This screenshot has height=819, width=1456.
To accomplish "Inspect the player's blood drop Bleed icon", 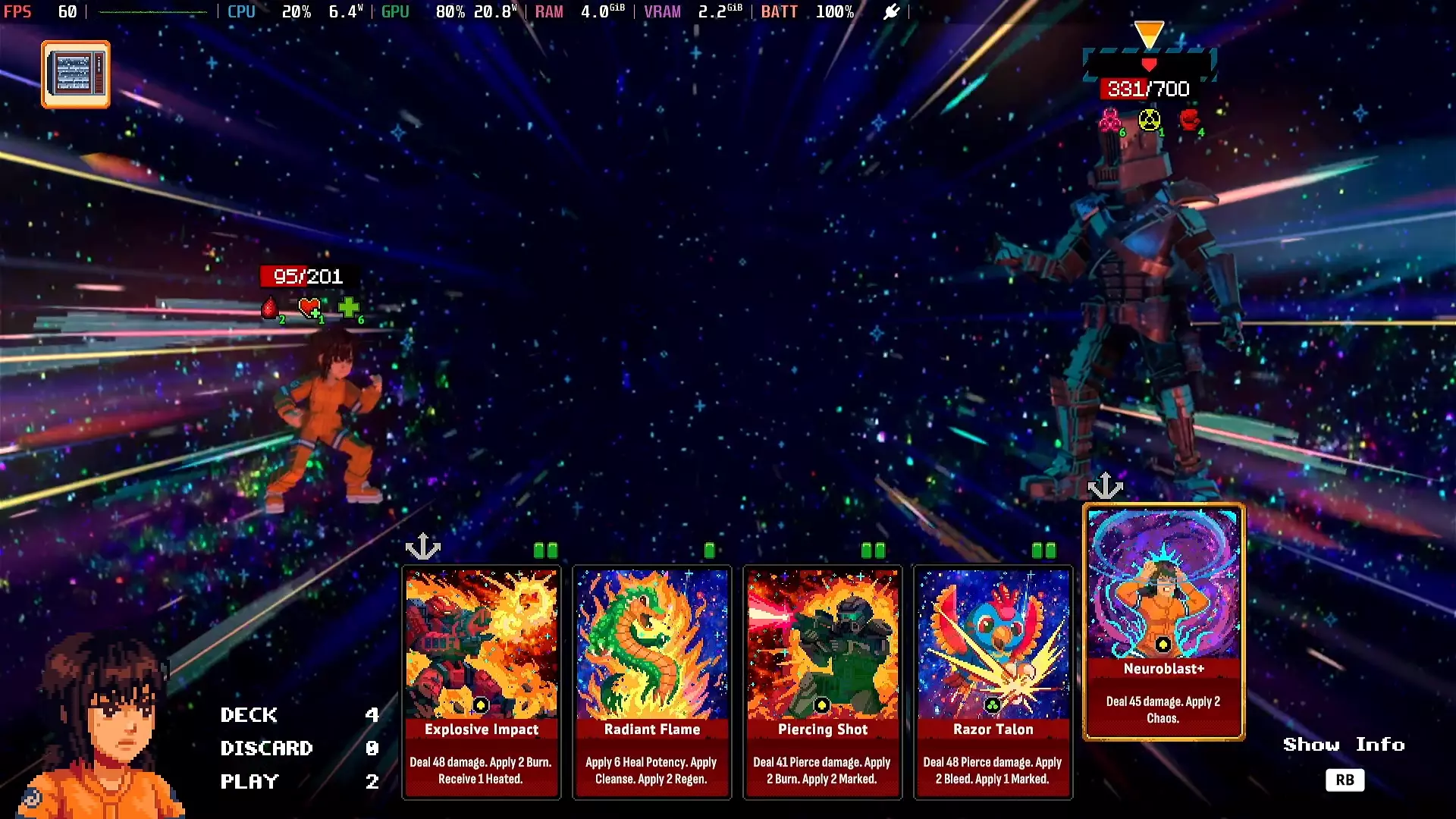I will tap(270, 308).
